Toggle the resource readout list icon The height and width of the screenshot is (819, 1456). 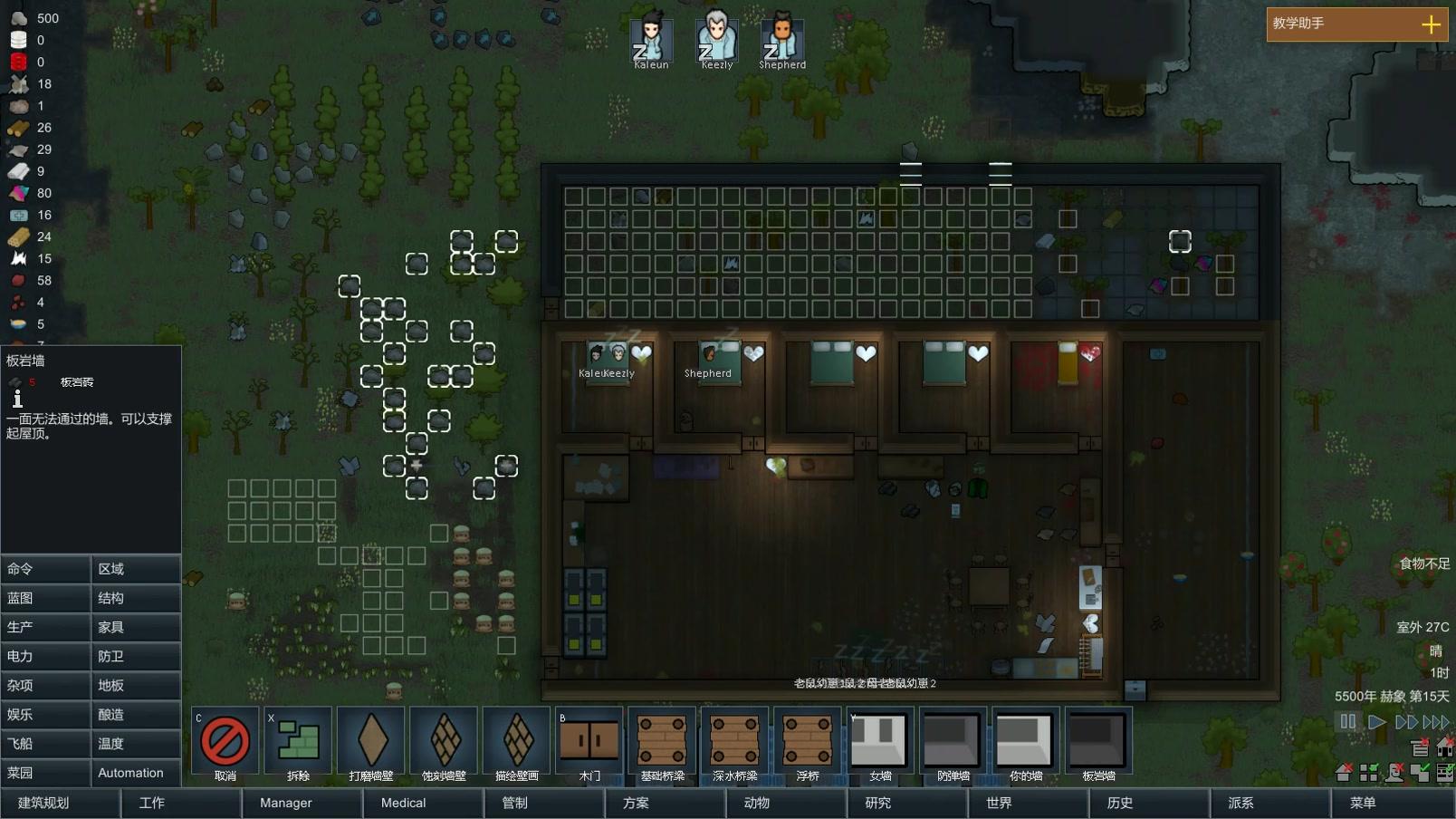pos(1420,747)
